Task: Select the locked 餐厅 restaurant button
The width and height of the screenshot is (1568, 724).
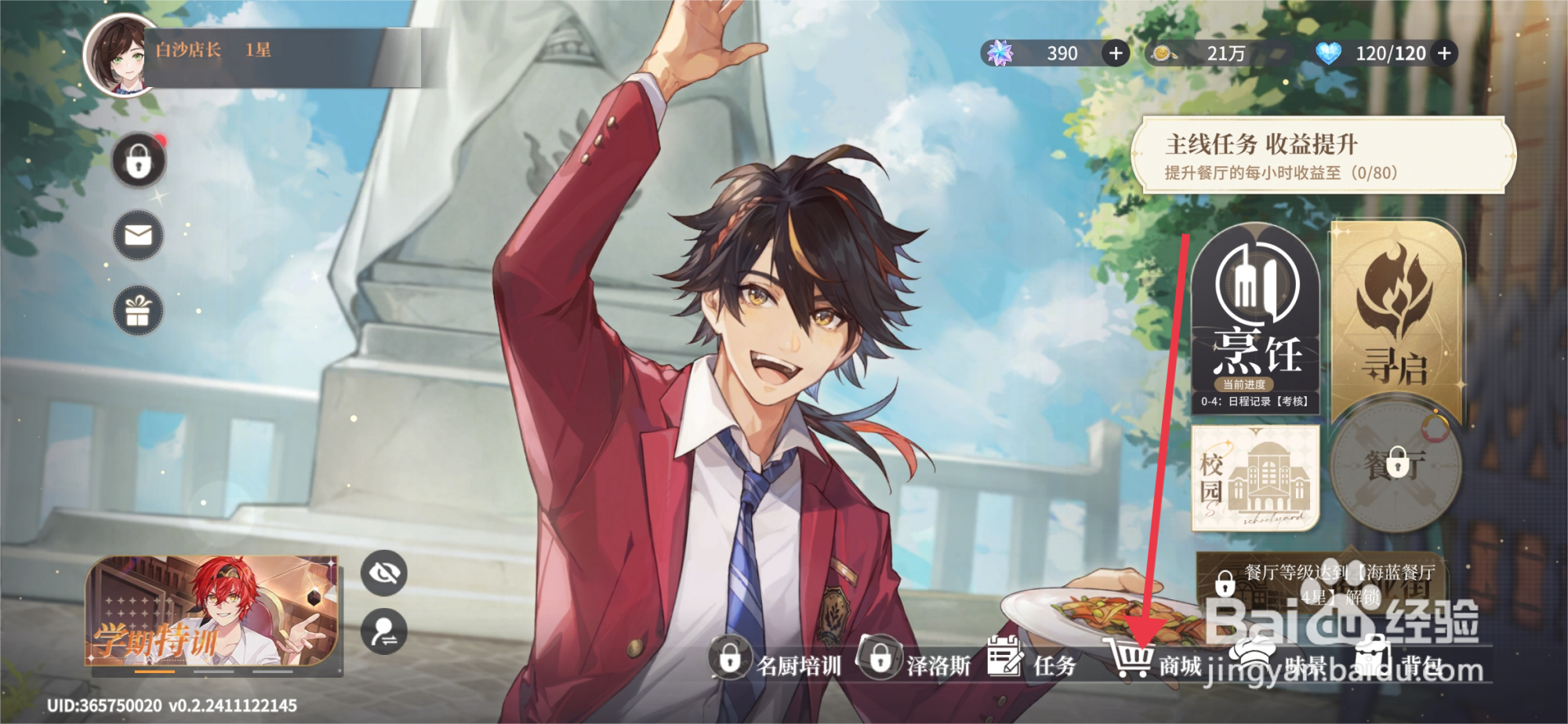Action: point(1396,465)
